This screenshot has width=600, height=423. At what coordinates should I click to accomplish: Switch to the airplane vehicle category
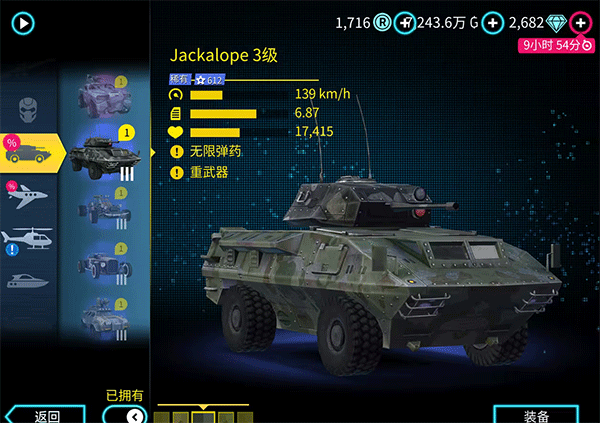[x=28, y=195]
